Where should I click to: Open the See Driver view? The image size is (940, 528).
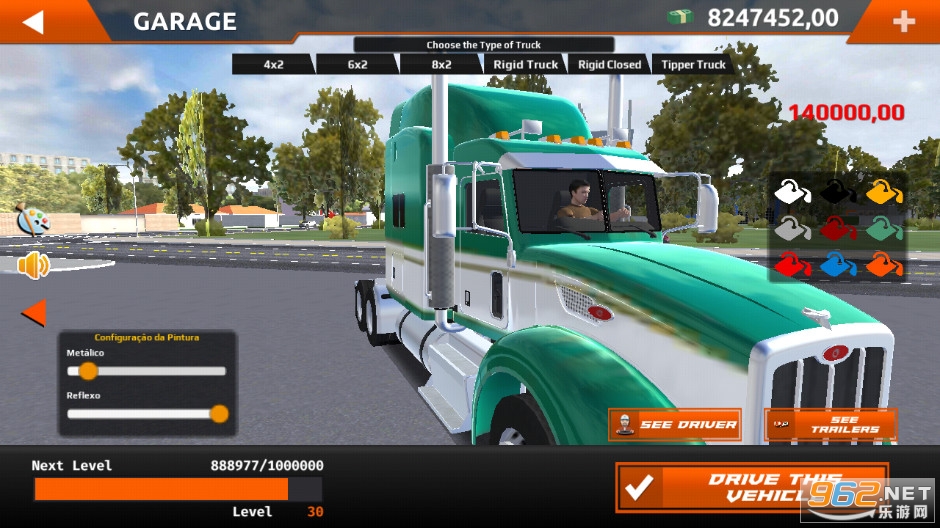pos(675,424)
